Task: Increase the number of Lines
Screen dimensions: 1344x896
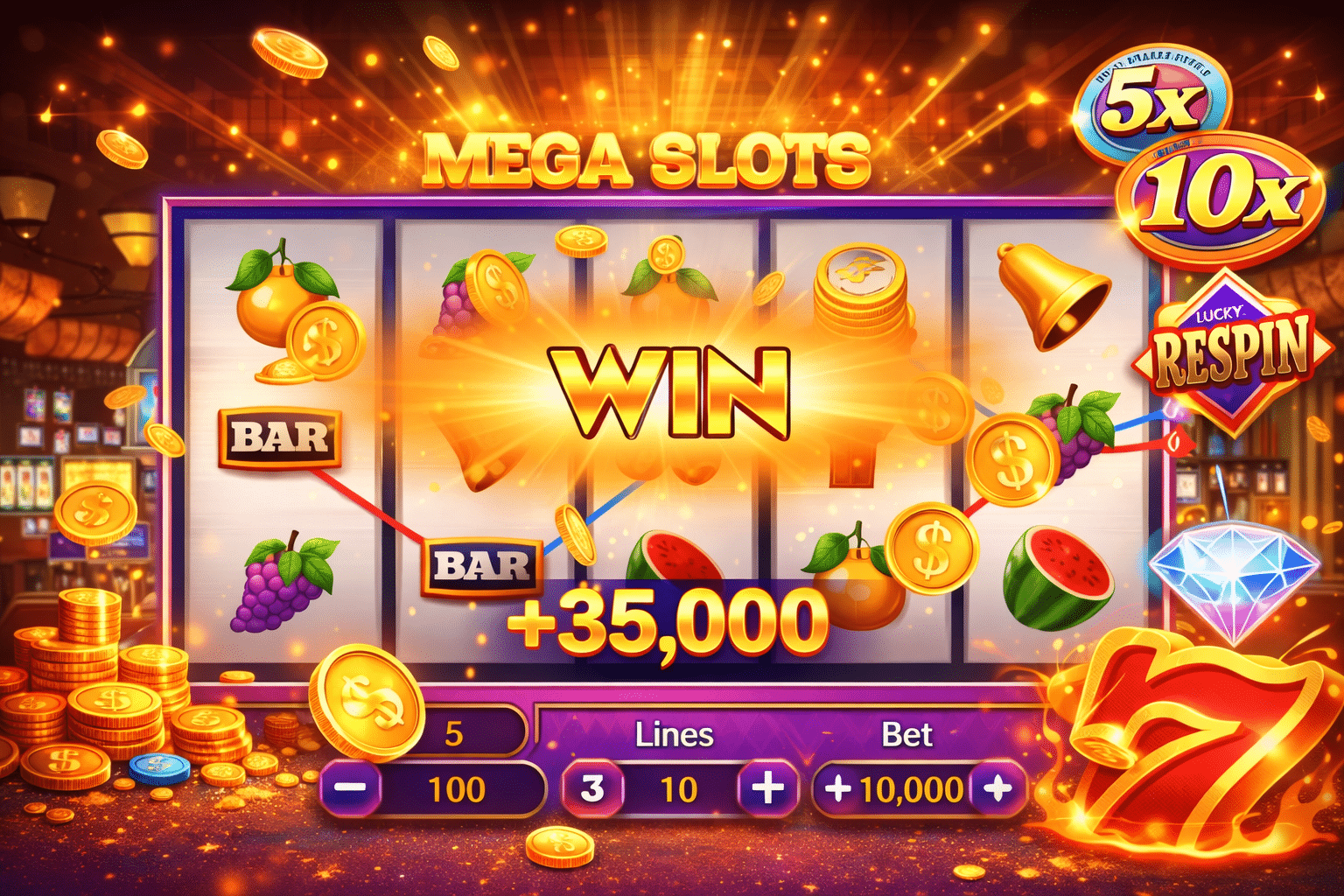Action: [x=767, y=788]
